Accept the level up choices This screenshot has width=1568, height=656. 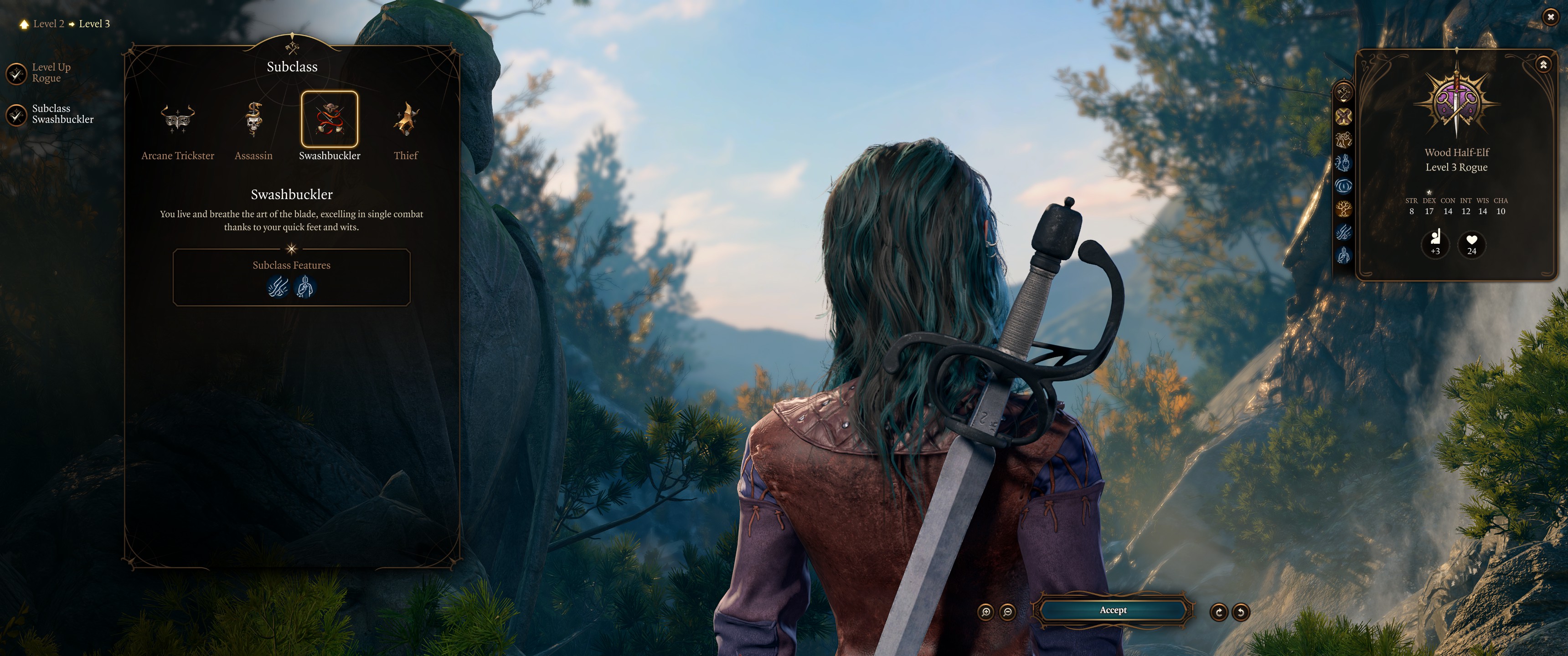click(1113, 610)
